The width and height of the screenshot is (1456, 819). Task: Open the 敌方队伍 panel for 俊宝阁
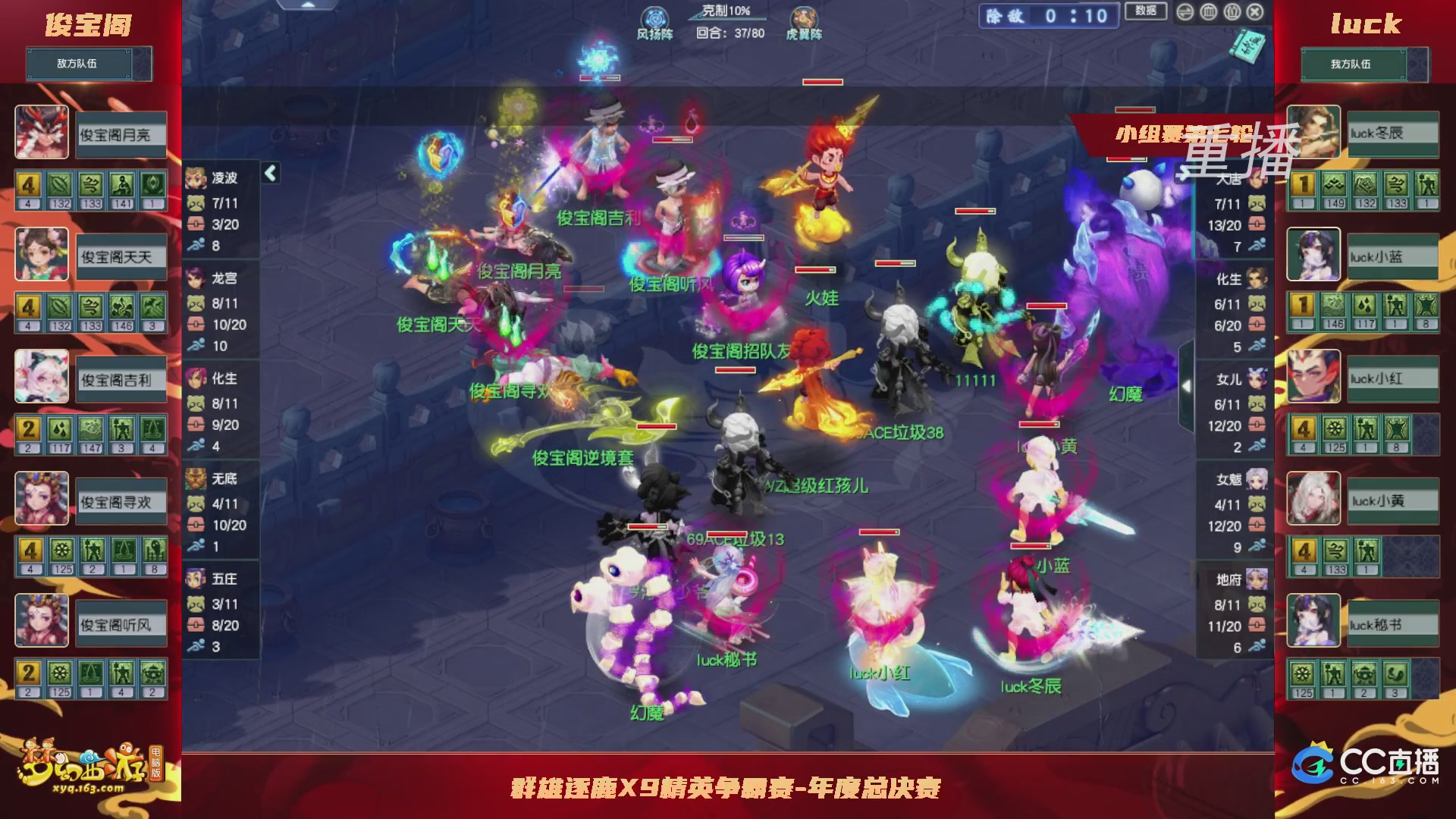[89, 64]
